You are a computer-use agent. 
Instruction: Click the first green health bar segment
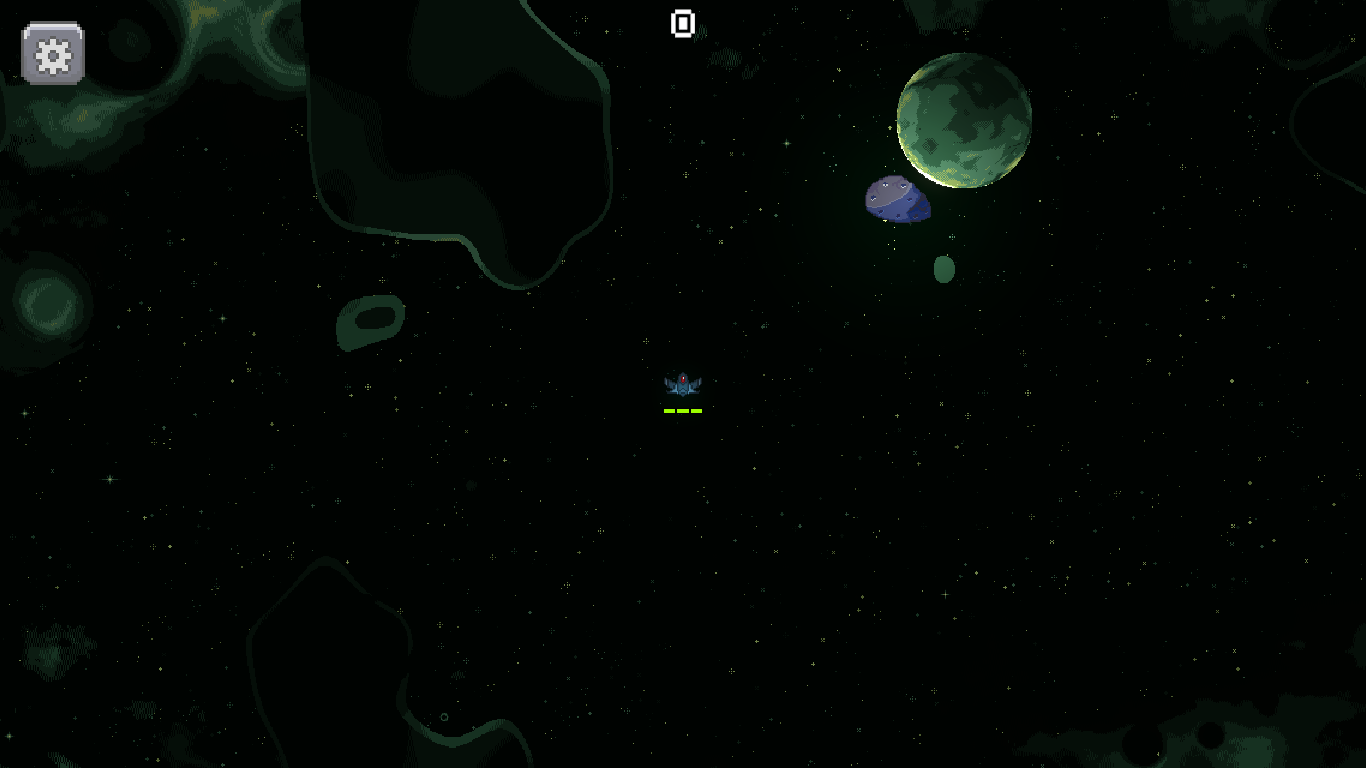(x=669, y=411)
